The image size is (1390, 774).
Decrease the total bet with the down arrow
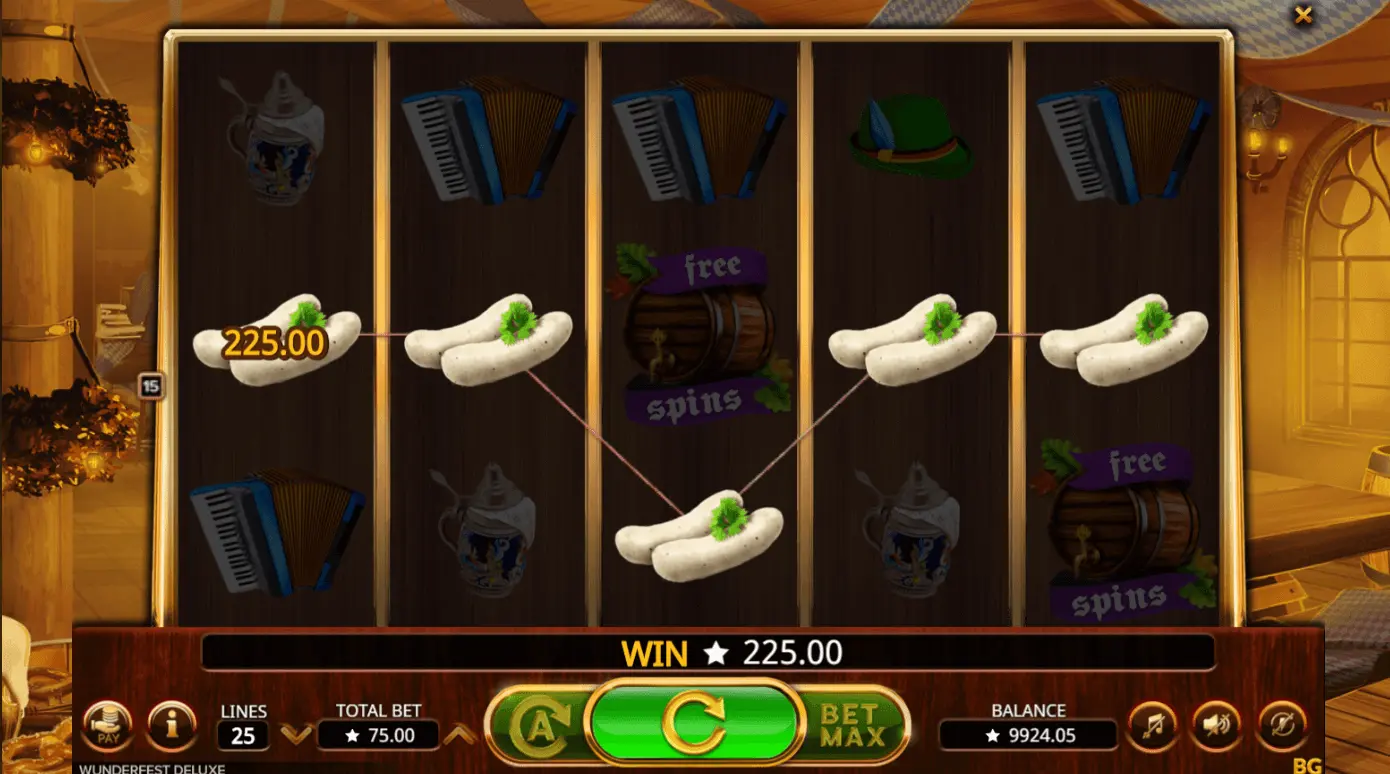(296, 736)
